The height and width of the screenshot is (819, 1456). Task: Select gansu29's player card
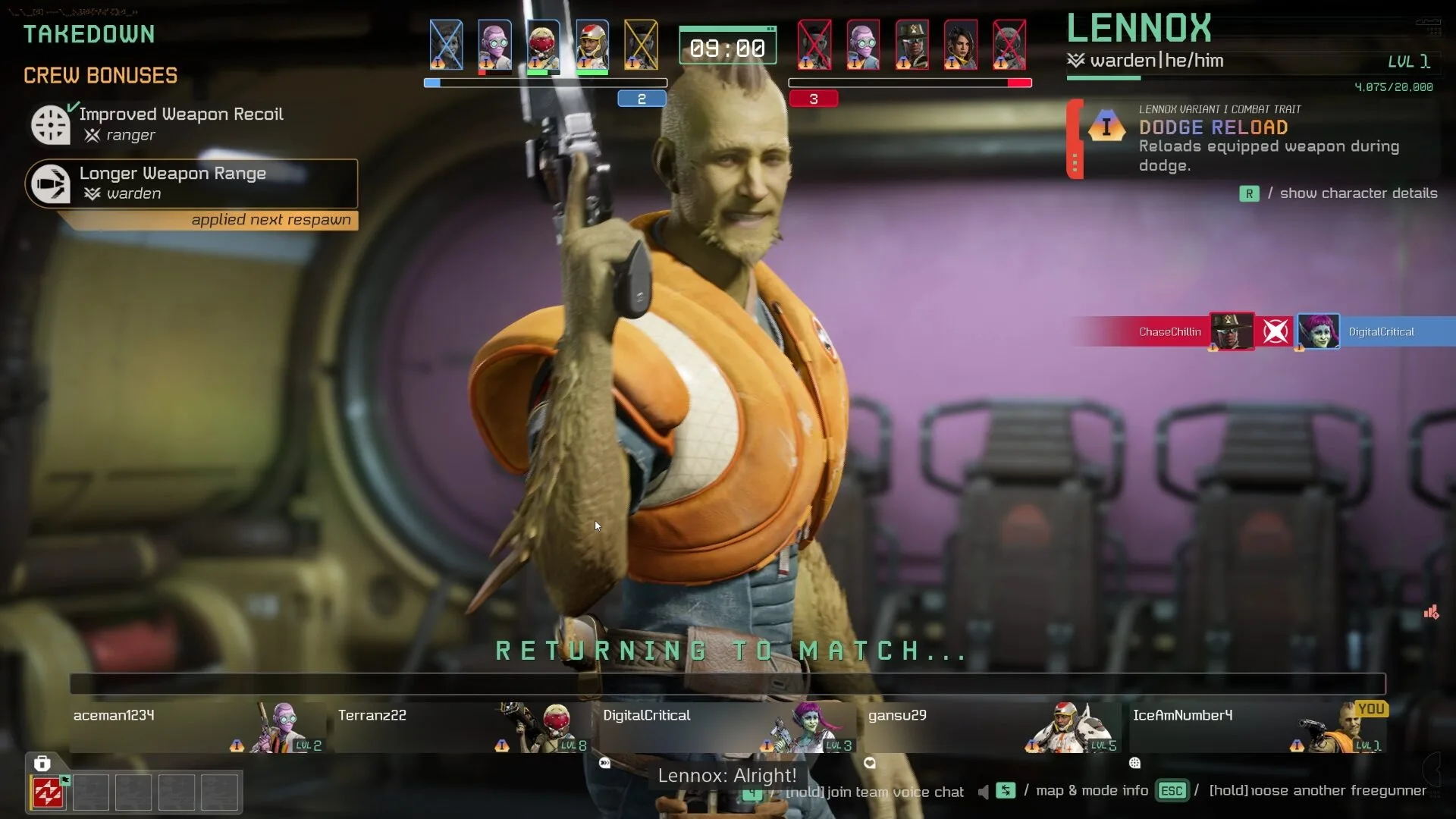pyautogui.click(x=992, y=726)
